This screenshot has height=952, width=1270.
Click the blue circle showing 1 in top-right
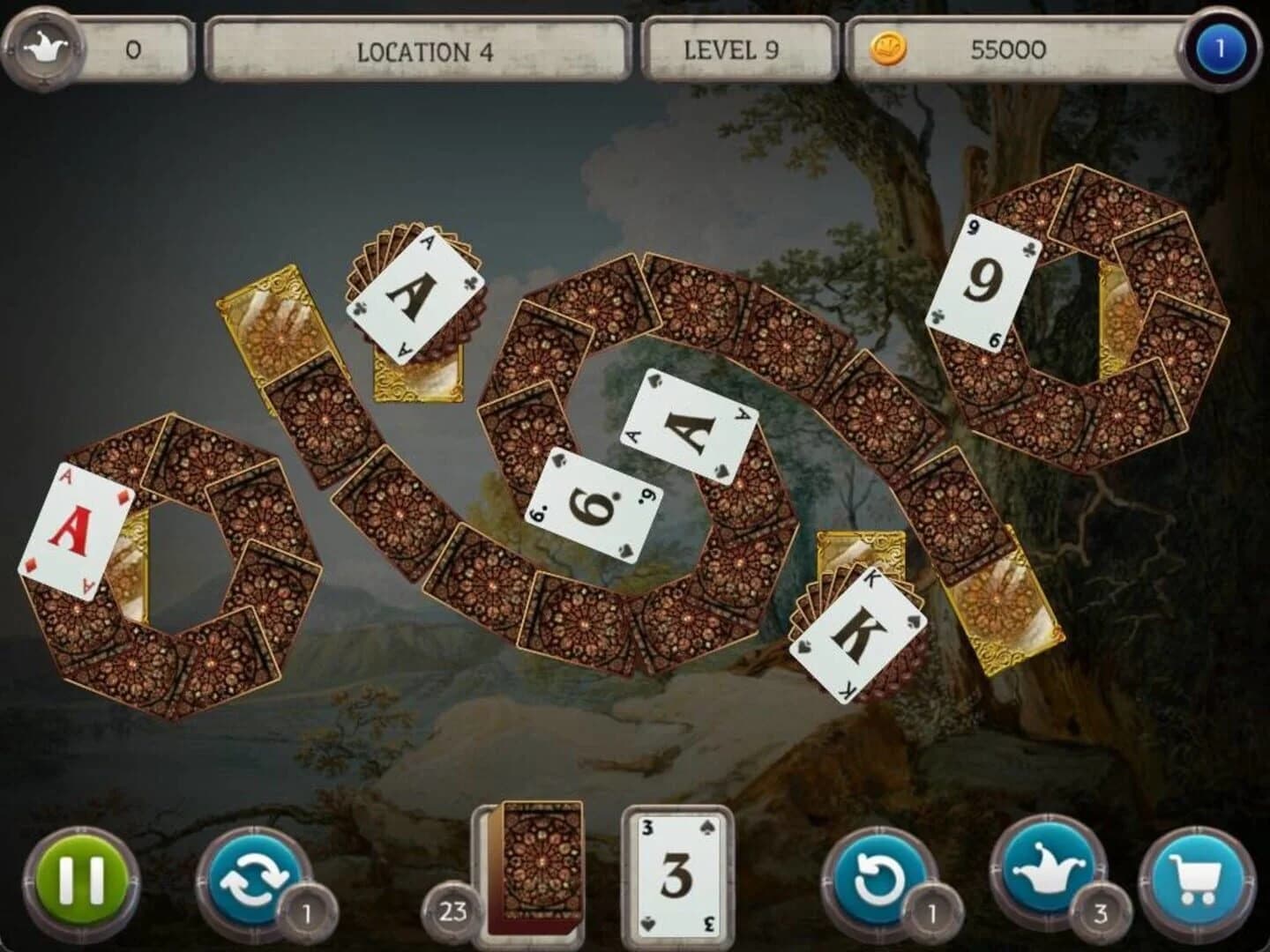[x=1220, y=50]
